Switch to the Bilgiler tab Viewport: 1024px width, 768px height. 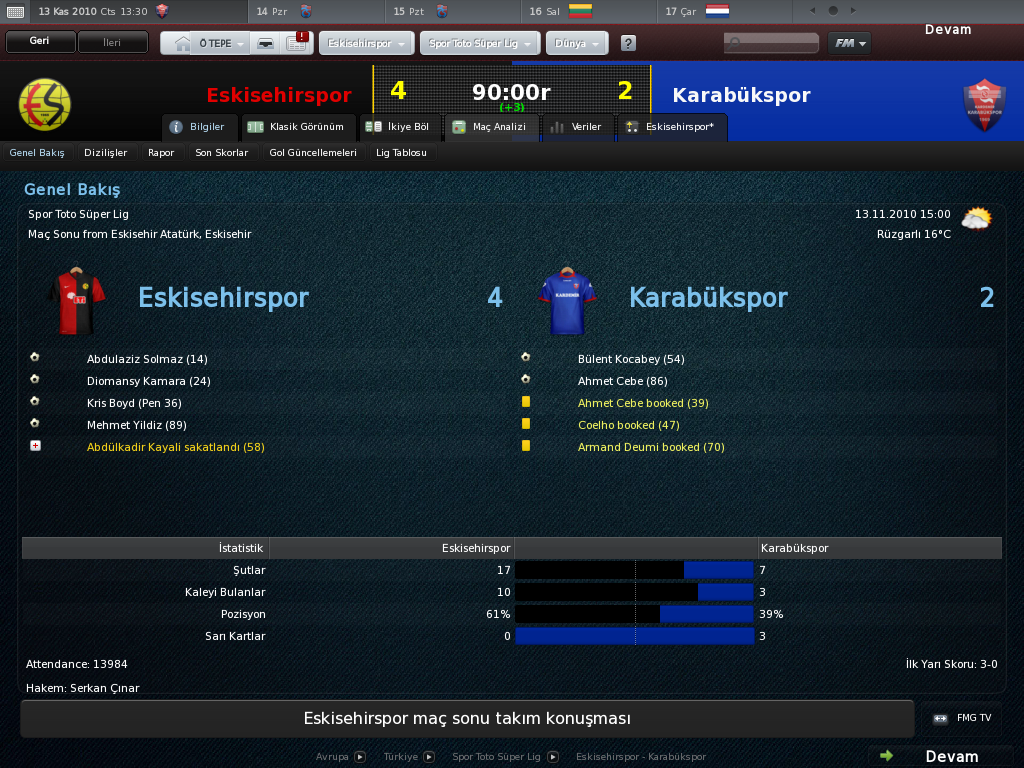[x=199, y=127]
